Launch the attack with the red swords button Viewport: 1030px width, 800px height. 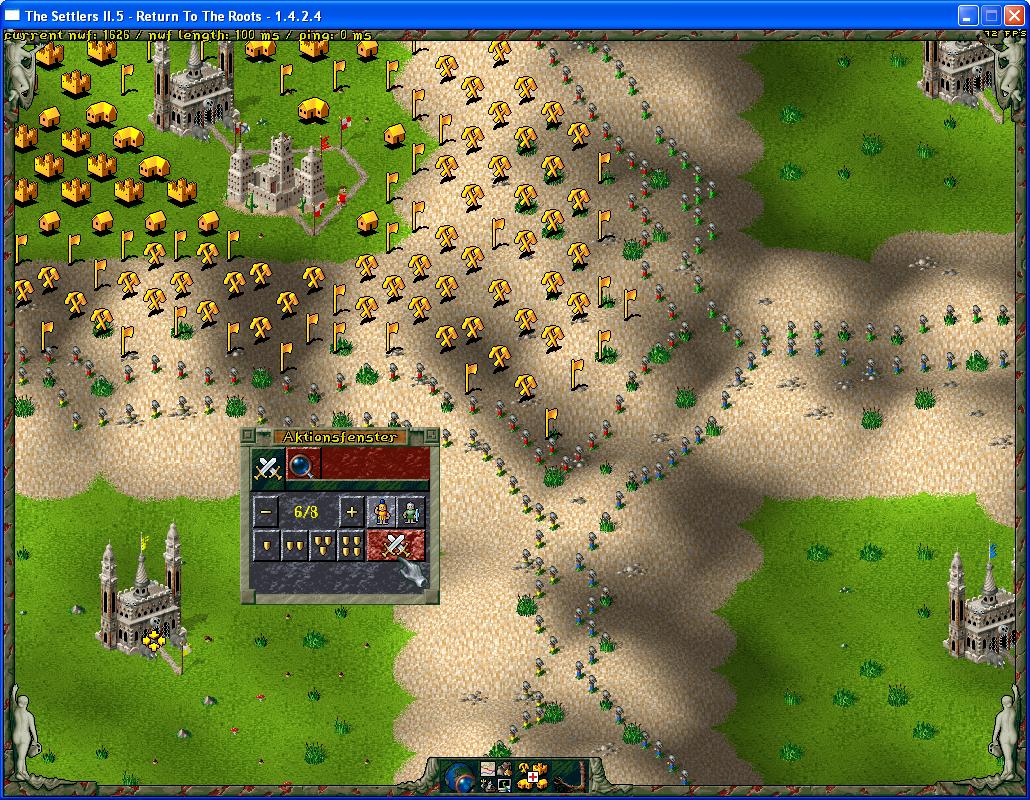click(396, 546)
